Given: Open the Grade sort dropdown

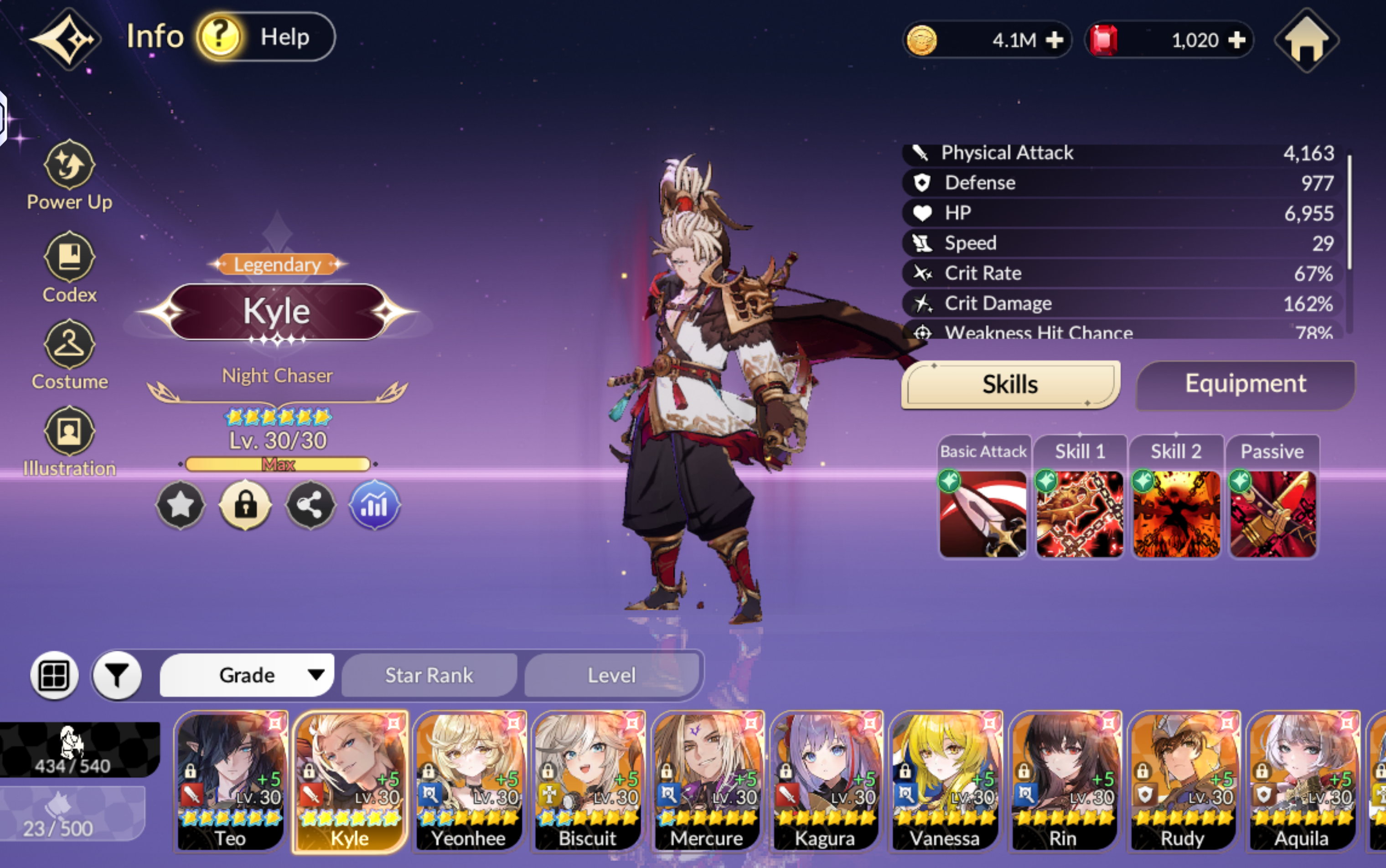Looking at the screenshot, I should (x=247, y=675).
